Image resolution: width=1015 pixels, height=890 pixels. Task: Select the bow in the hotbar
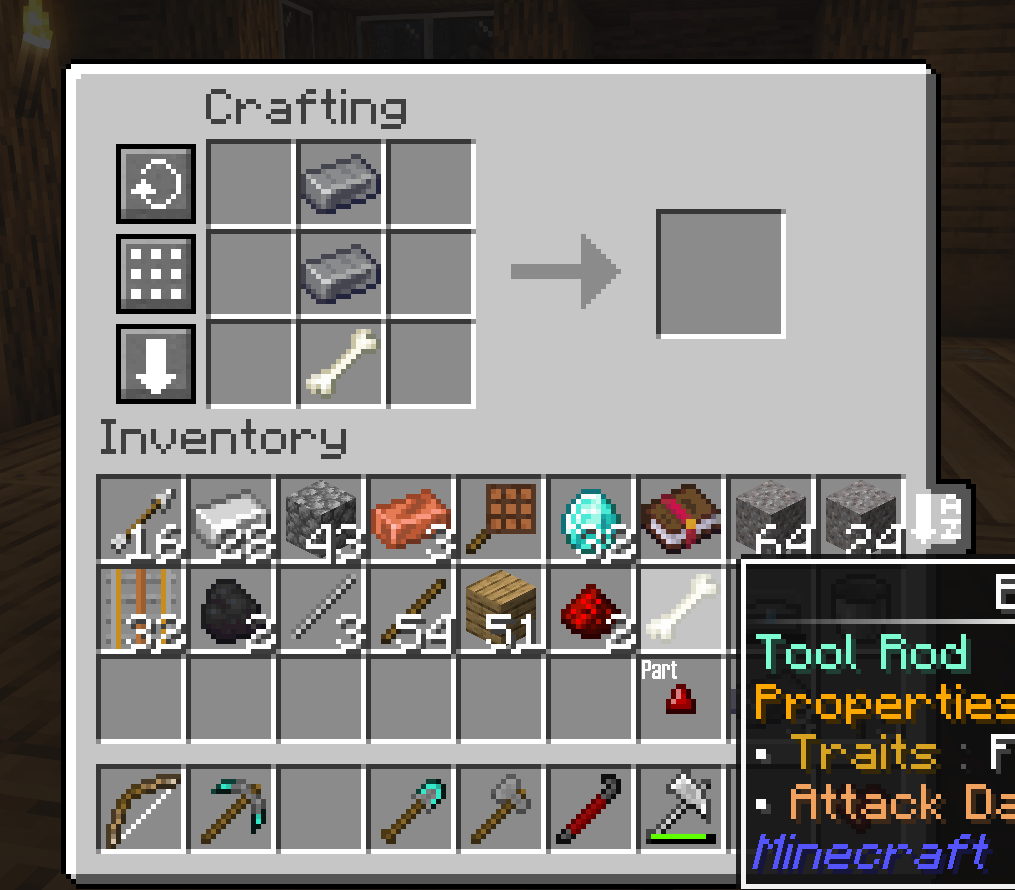(x=141, y=808)
